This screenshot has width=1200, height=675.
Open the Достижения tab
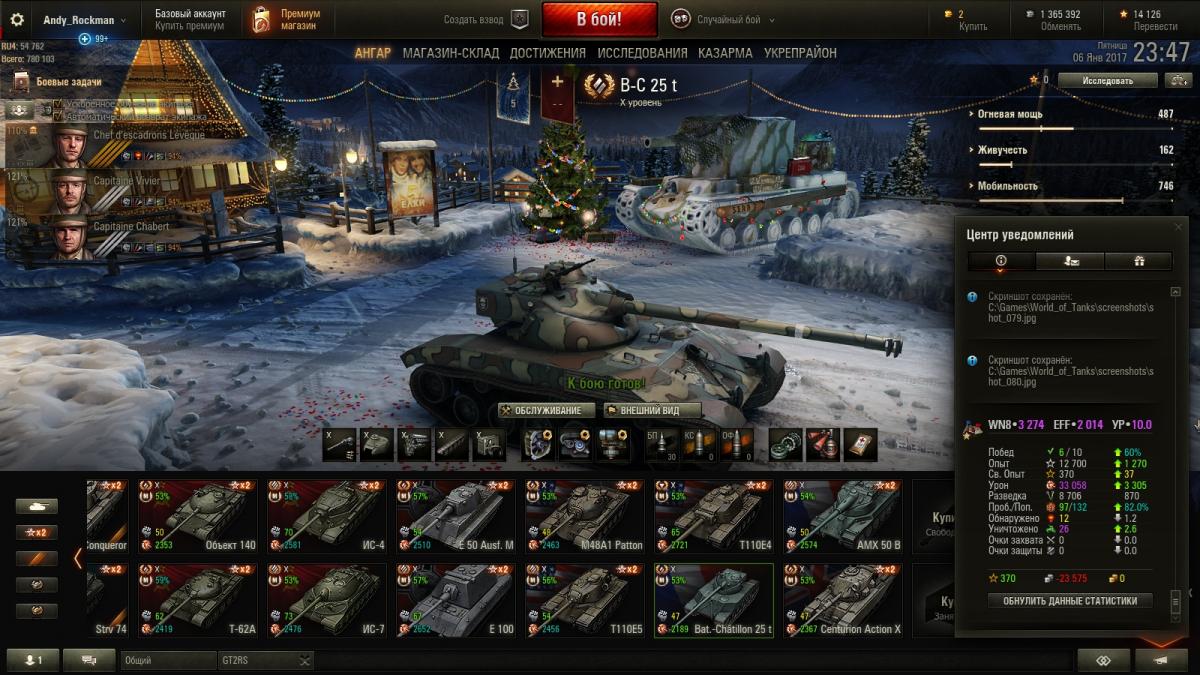pyautogui.click(x=547, y=53)
